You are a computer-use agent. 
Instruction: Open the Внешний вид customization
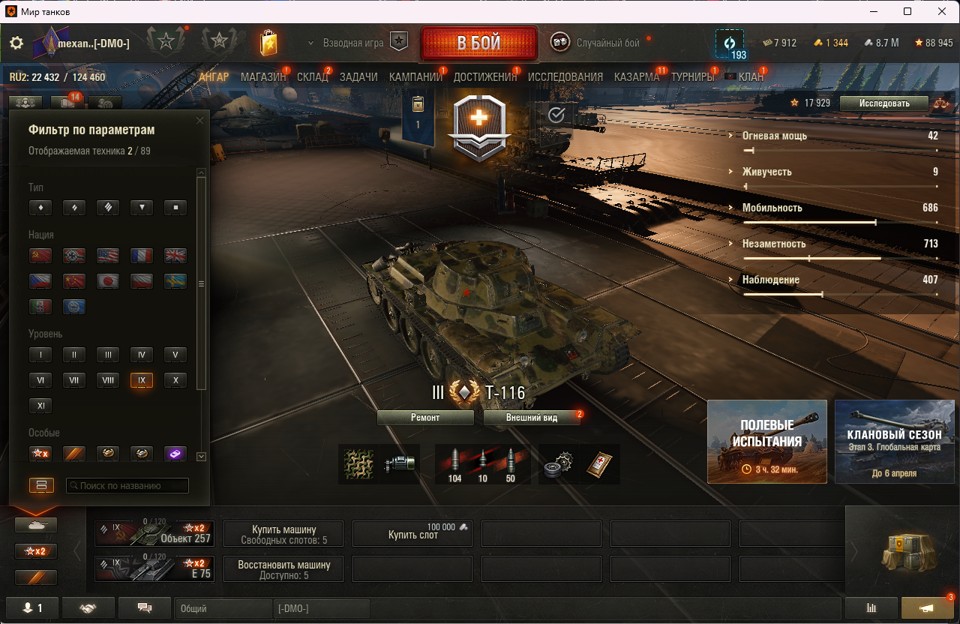click(x=531, y=417)
